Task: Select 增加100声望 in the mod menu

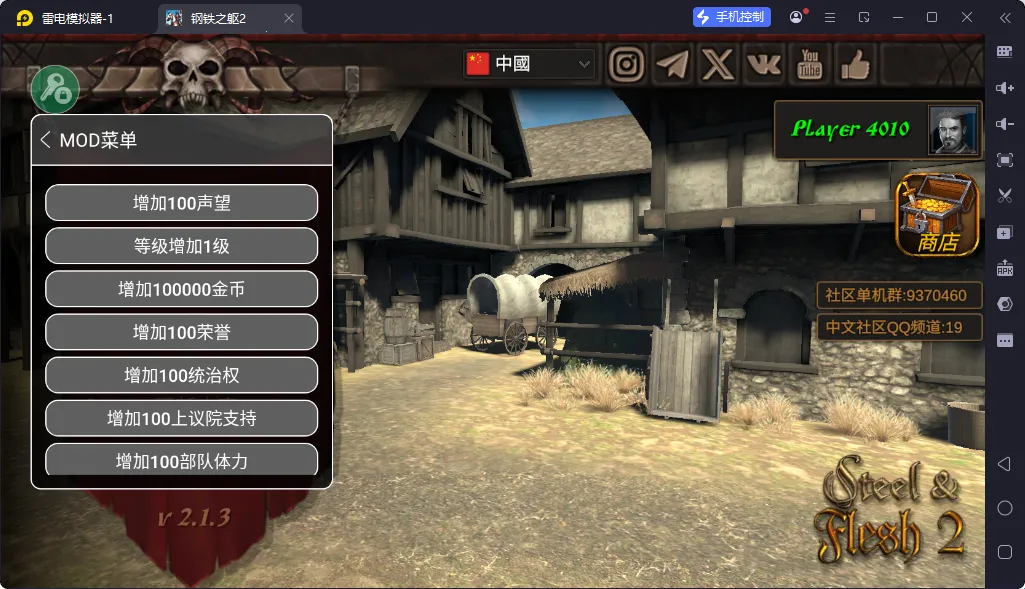Action: pyautogui.click(x=182, y=203)
